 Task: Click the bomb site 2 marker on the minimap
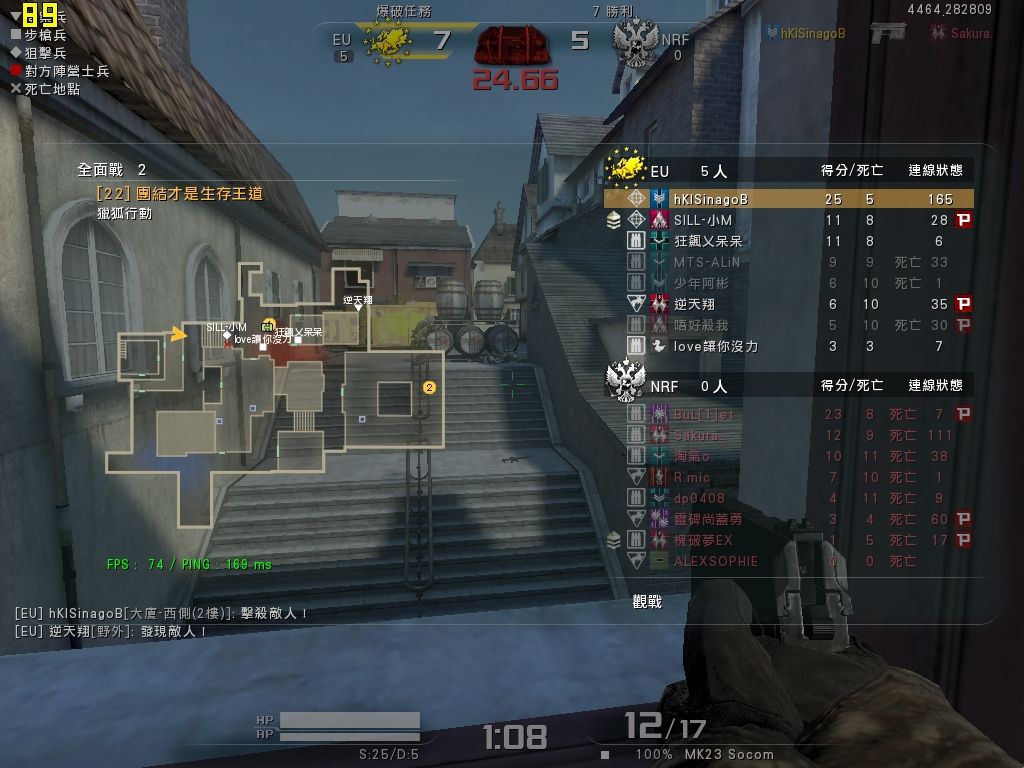coord(429,387)
